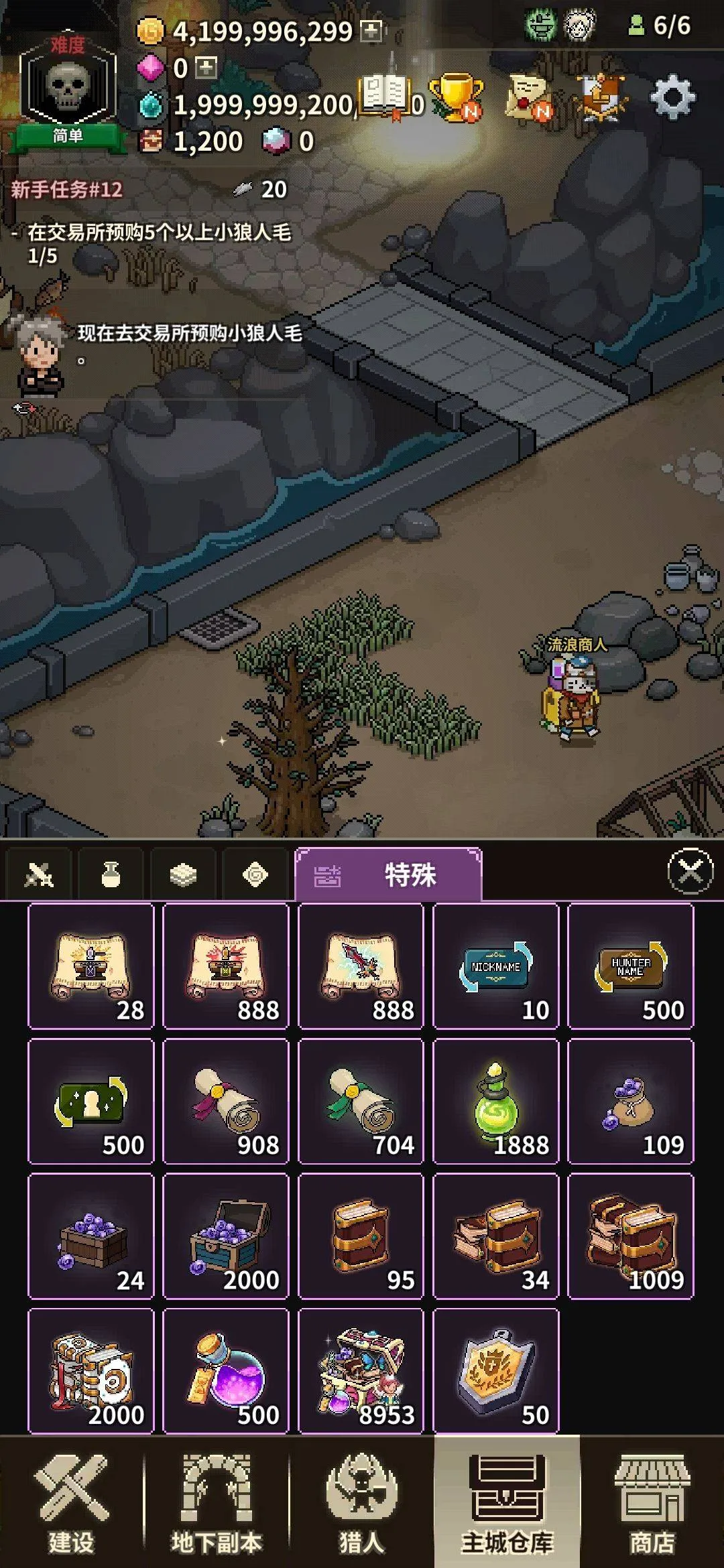Close the warehouse inventory panel
The height and width of the screenshot is (1568, 724).
point(690,871)
